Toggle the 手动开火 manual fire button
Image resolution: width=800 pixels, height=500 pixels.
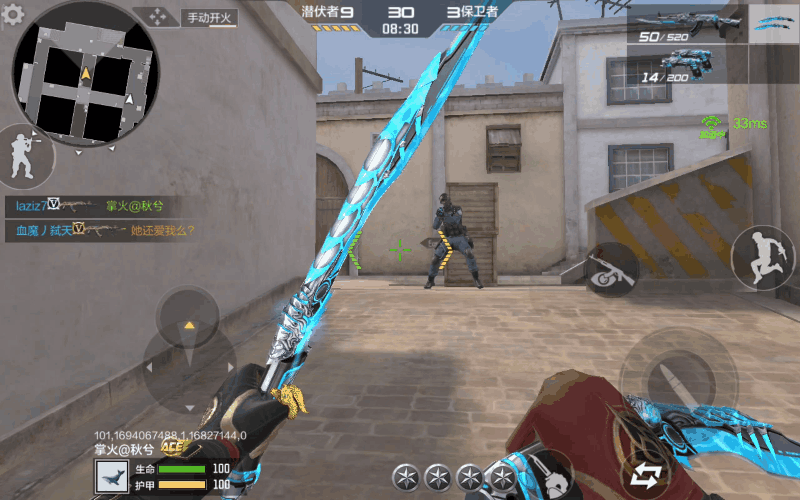pyautogui.click(x=208, y=17)
